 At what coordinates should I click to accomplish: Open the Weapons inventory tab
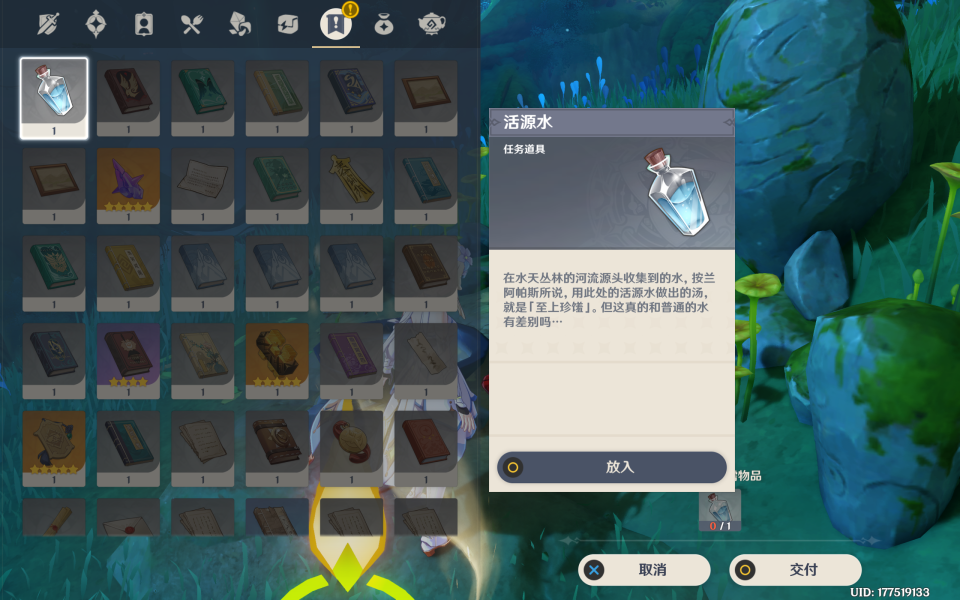pyautogui.click(x=48, y=23)
